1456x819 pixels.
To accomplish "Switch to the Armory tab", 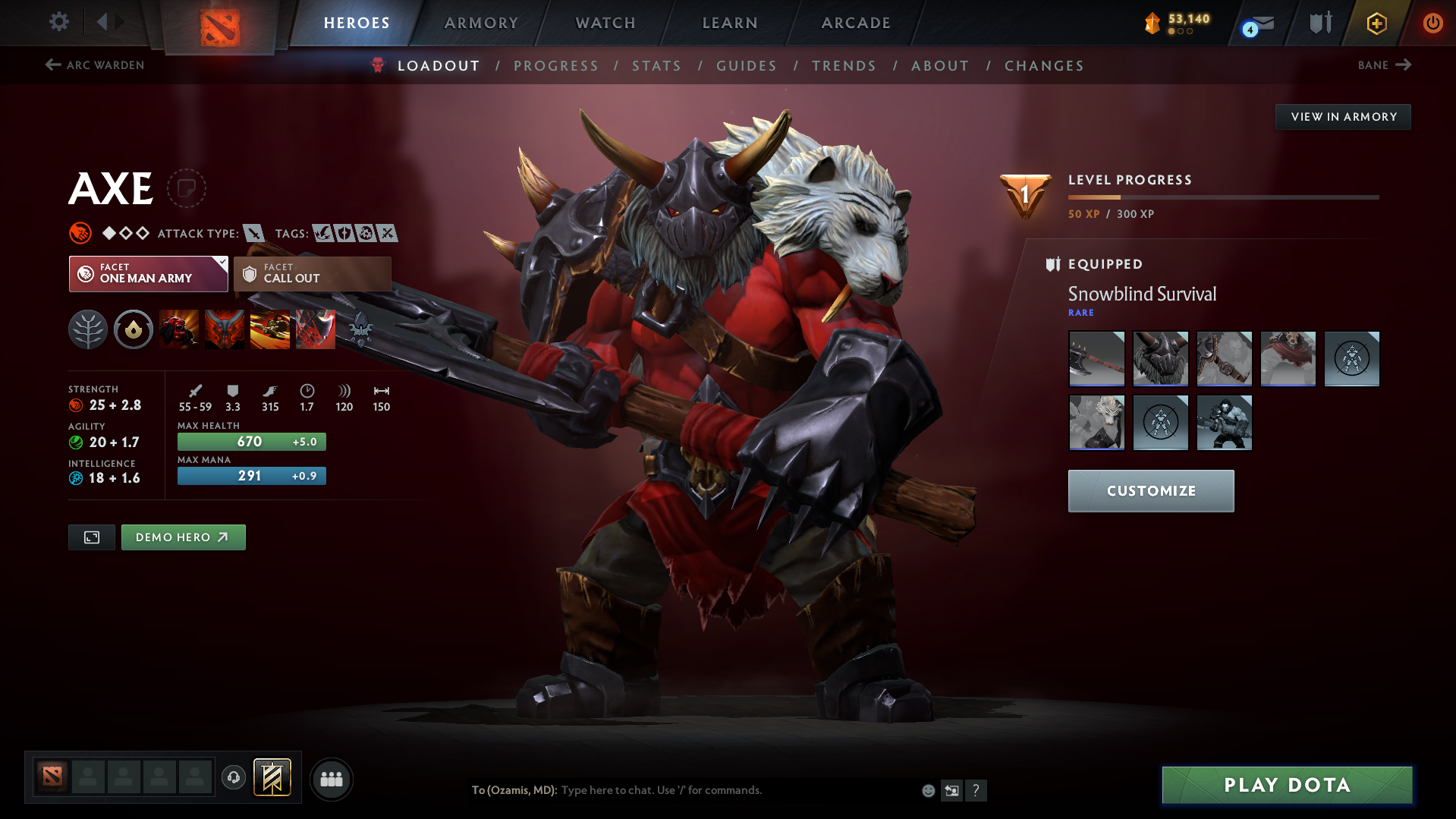I will pyautogui.click(x=481, y=23).
